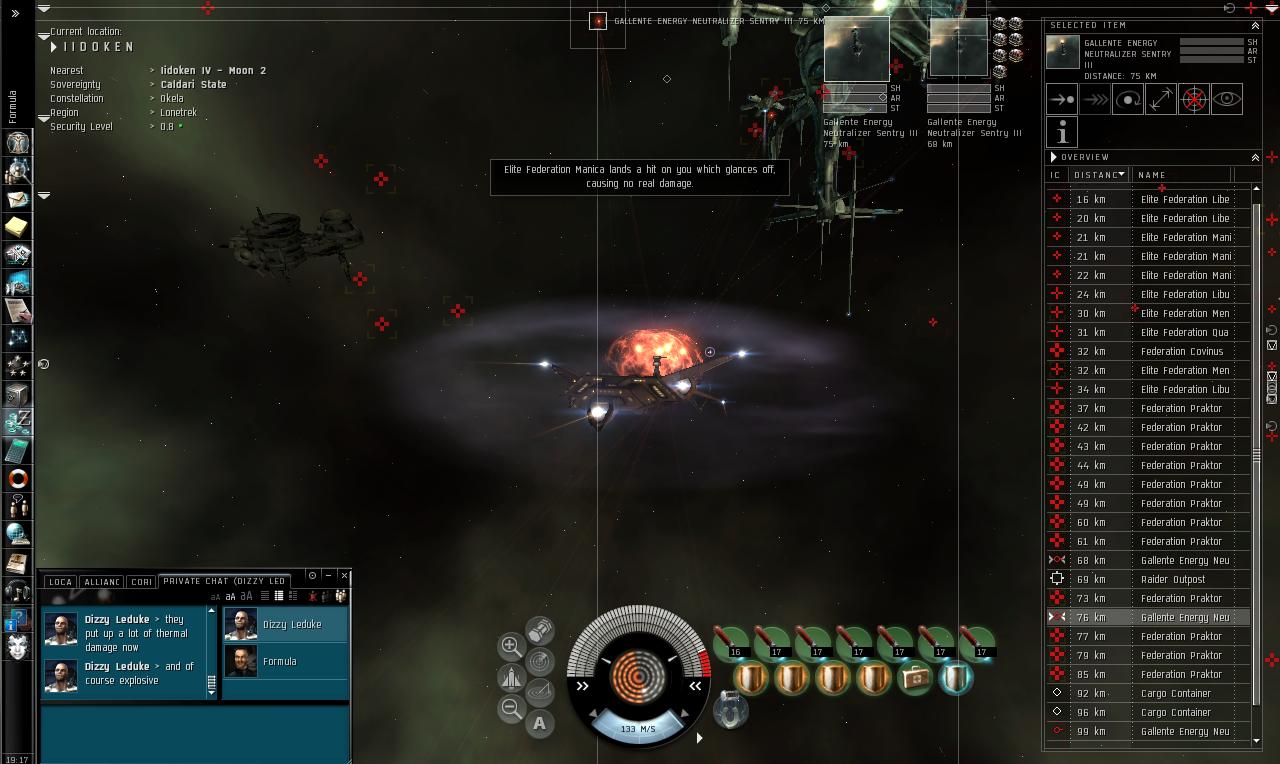This screenshot has height=764, width=1280.
Task: Show info for the selected sentry
Action: click(x=1062, y=132)
